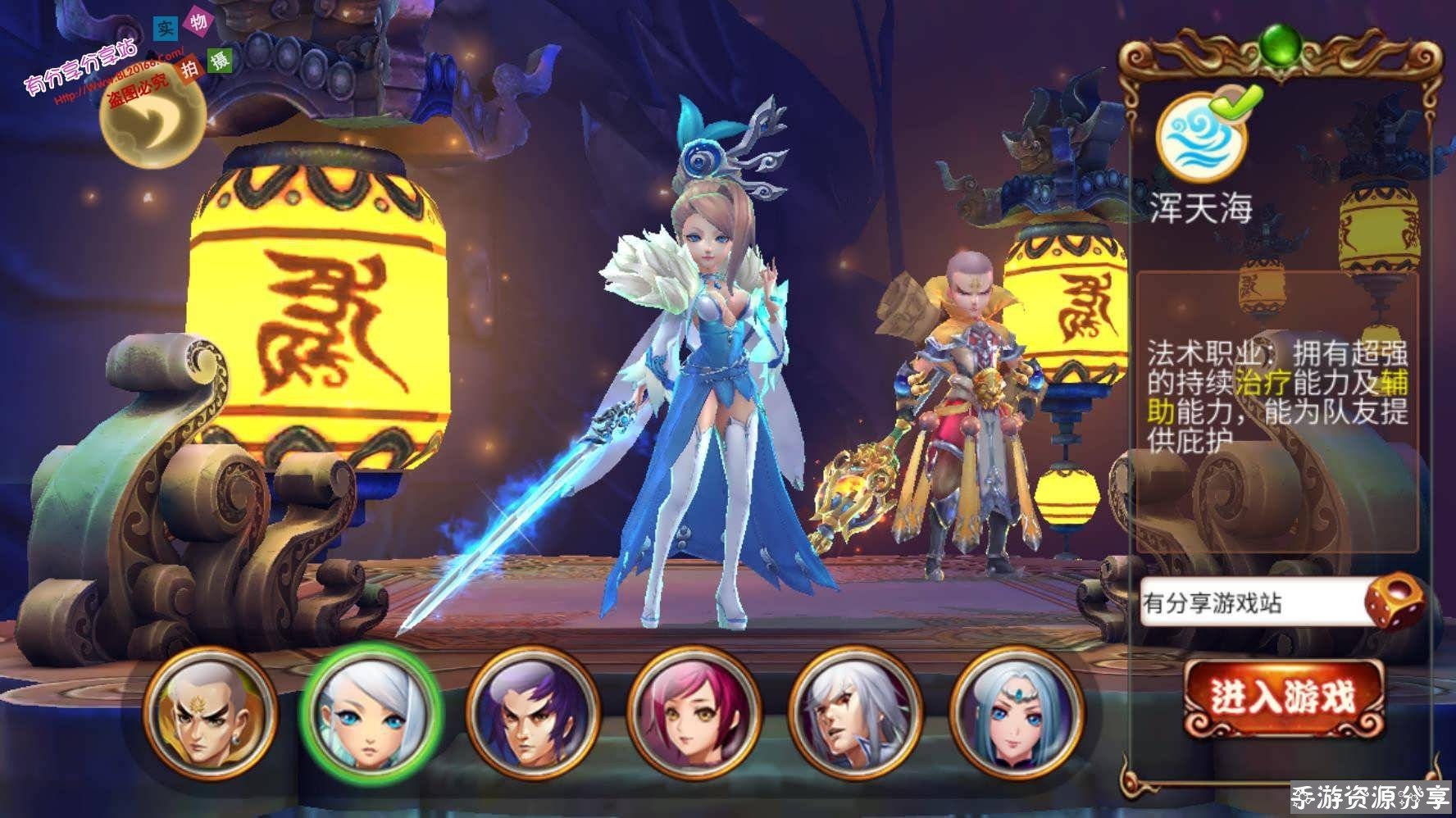Select the bald monk character portrait
The width and height of the screenshot is (1456, 818).
point(209,712)
